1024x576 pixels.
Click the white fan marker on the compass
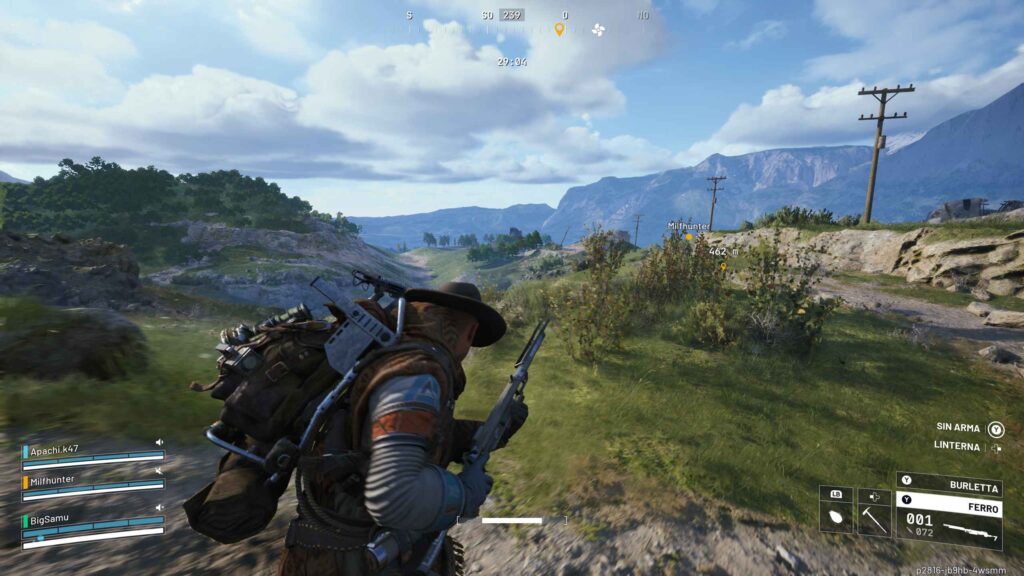point(598,29)
